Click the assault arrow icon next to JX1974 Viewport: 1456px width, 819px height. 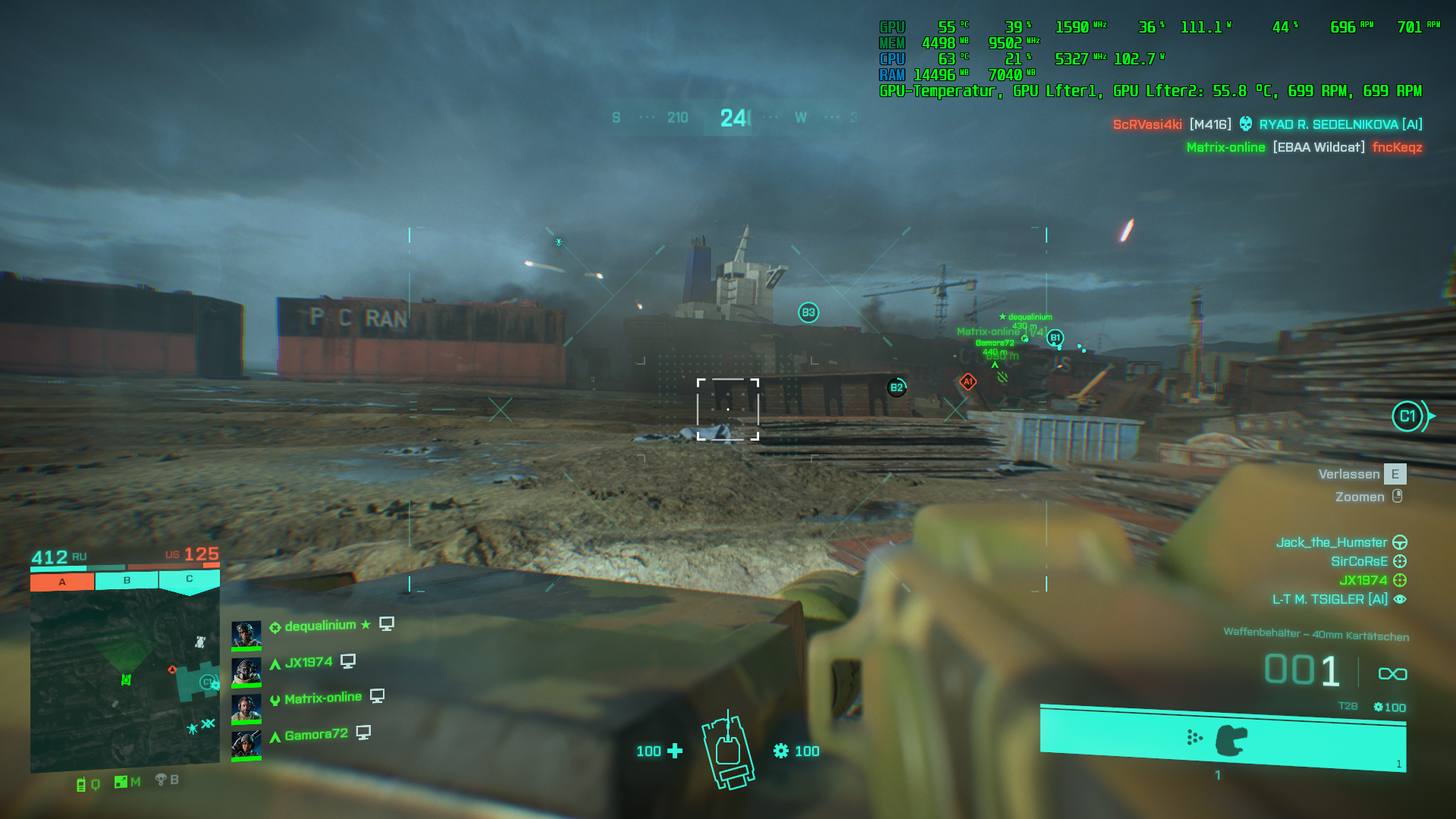tap(274, 662)
